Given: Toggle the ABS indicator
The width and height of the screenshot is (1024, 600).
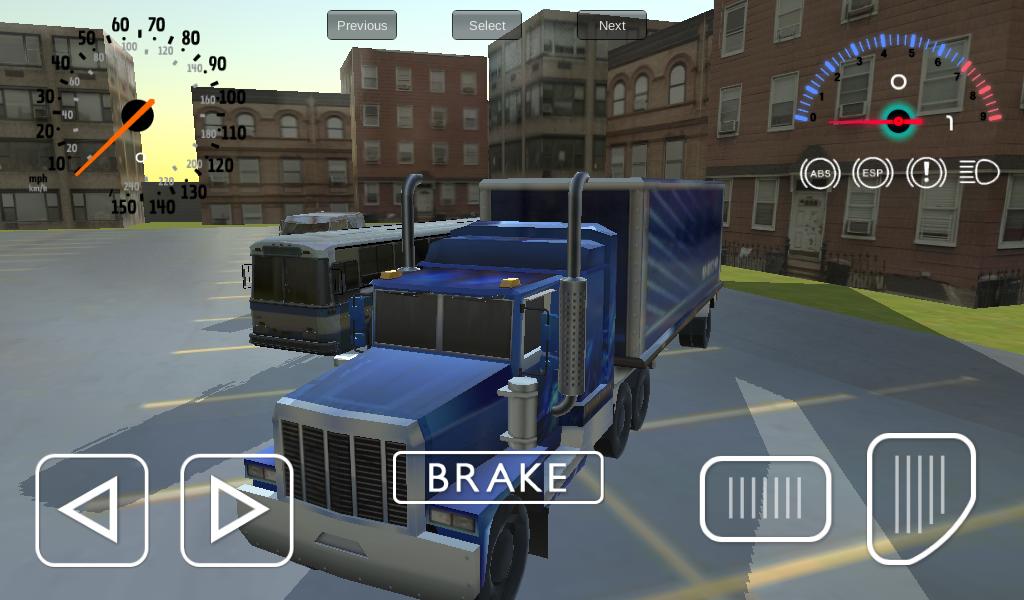Looking at the screenshot, I should [x=820, y=173].
